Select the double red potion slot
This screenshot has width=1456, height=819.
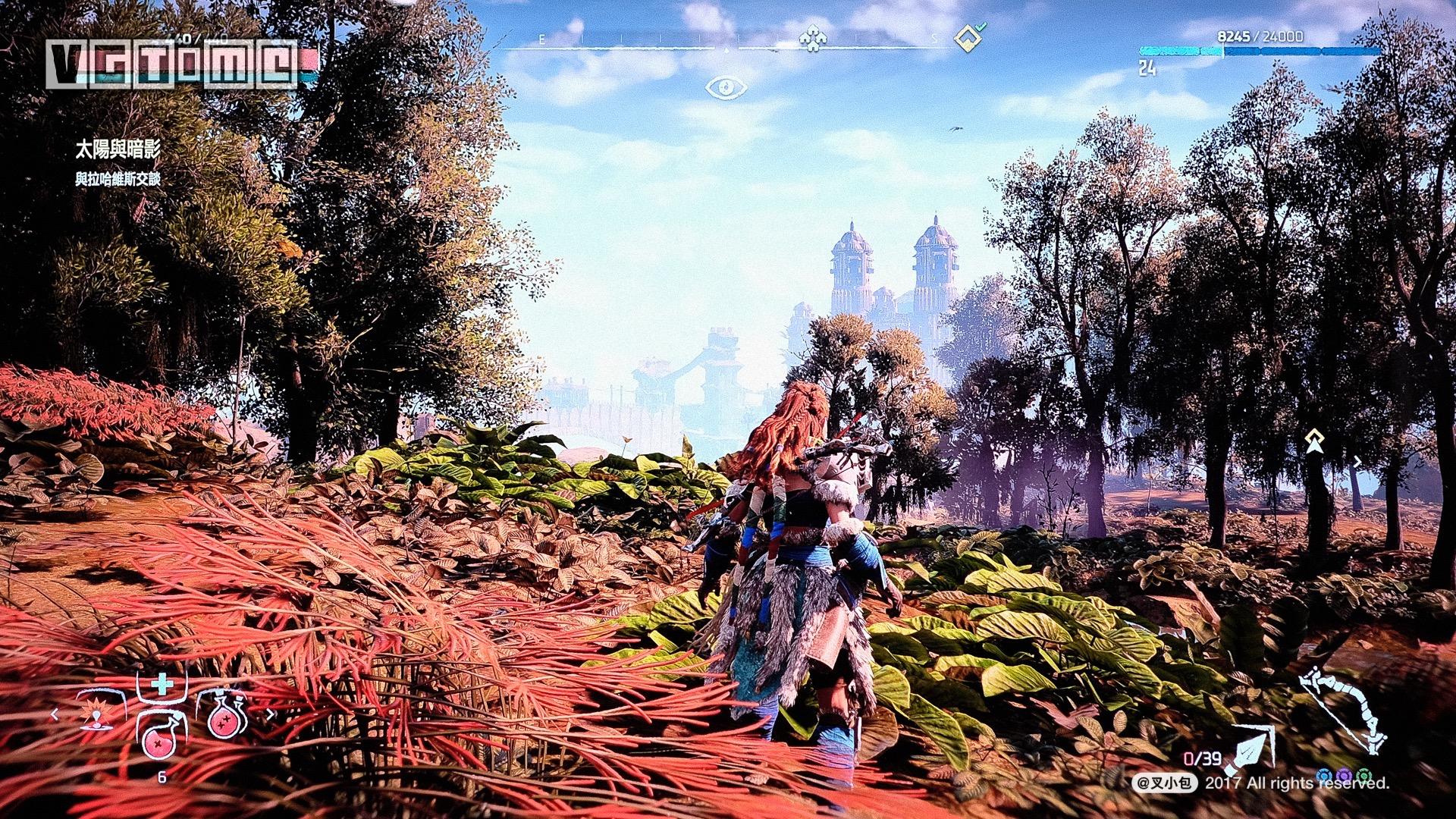click(x=225, y=715)
